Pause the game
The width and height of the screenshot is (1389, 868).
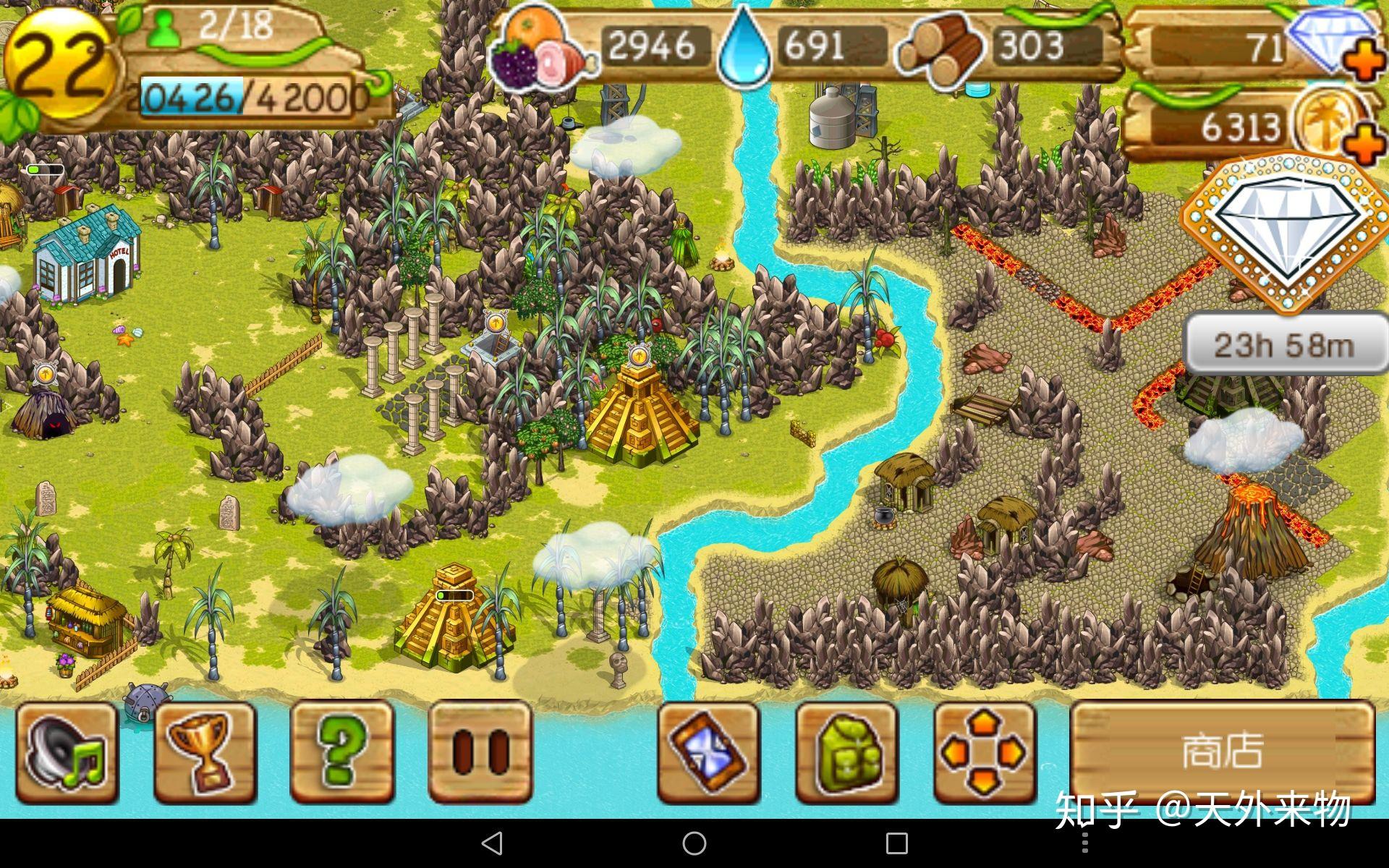tap(480, 752)
